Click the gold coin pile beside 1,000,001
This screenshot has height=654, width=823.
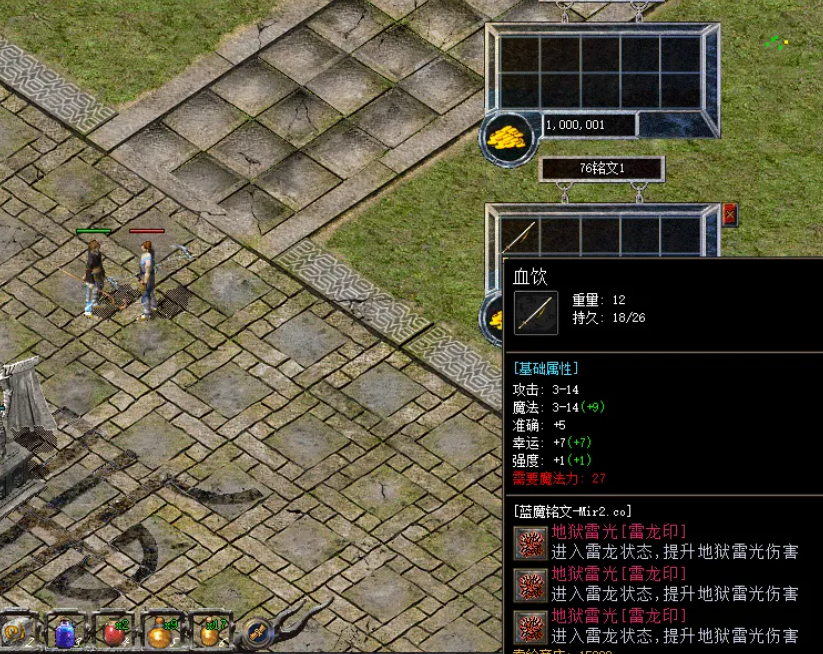(507, 135)
